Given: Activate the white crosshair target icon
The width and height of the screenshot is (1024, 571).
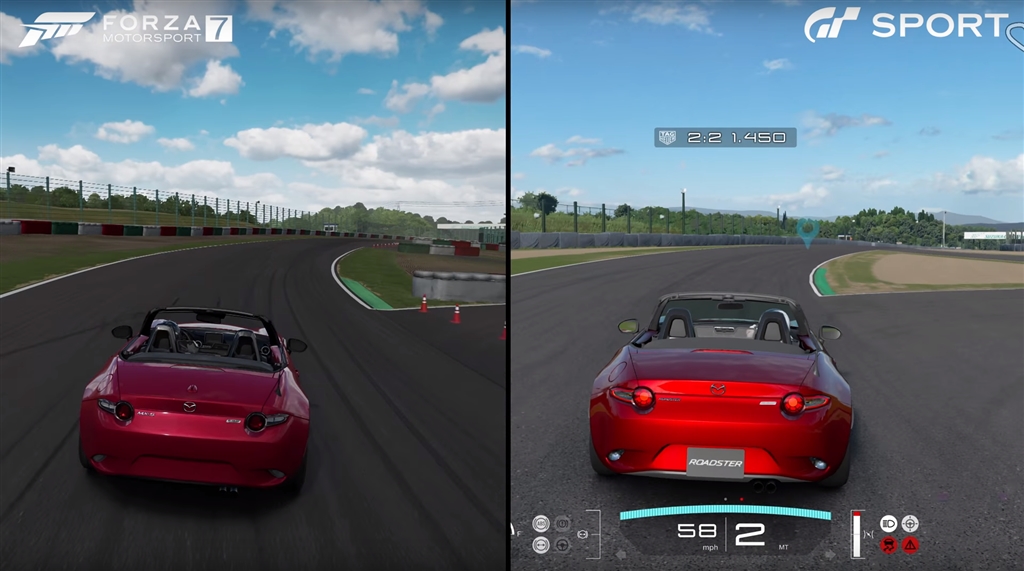Looking at the screenshot, I should click(910, 523).
